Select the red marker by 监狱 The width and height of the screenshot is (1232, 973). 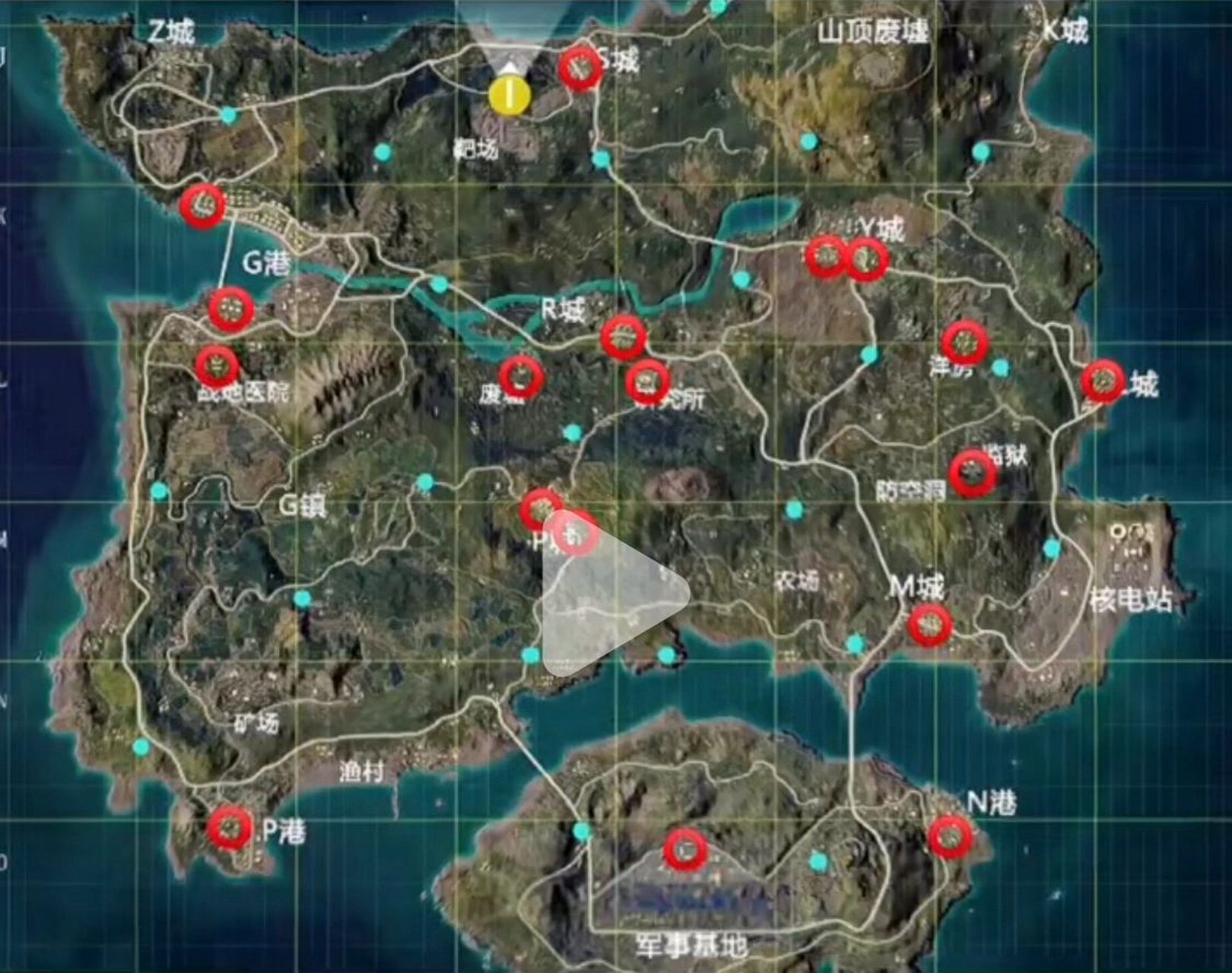point(973,473)
